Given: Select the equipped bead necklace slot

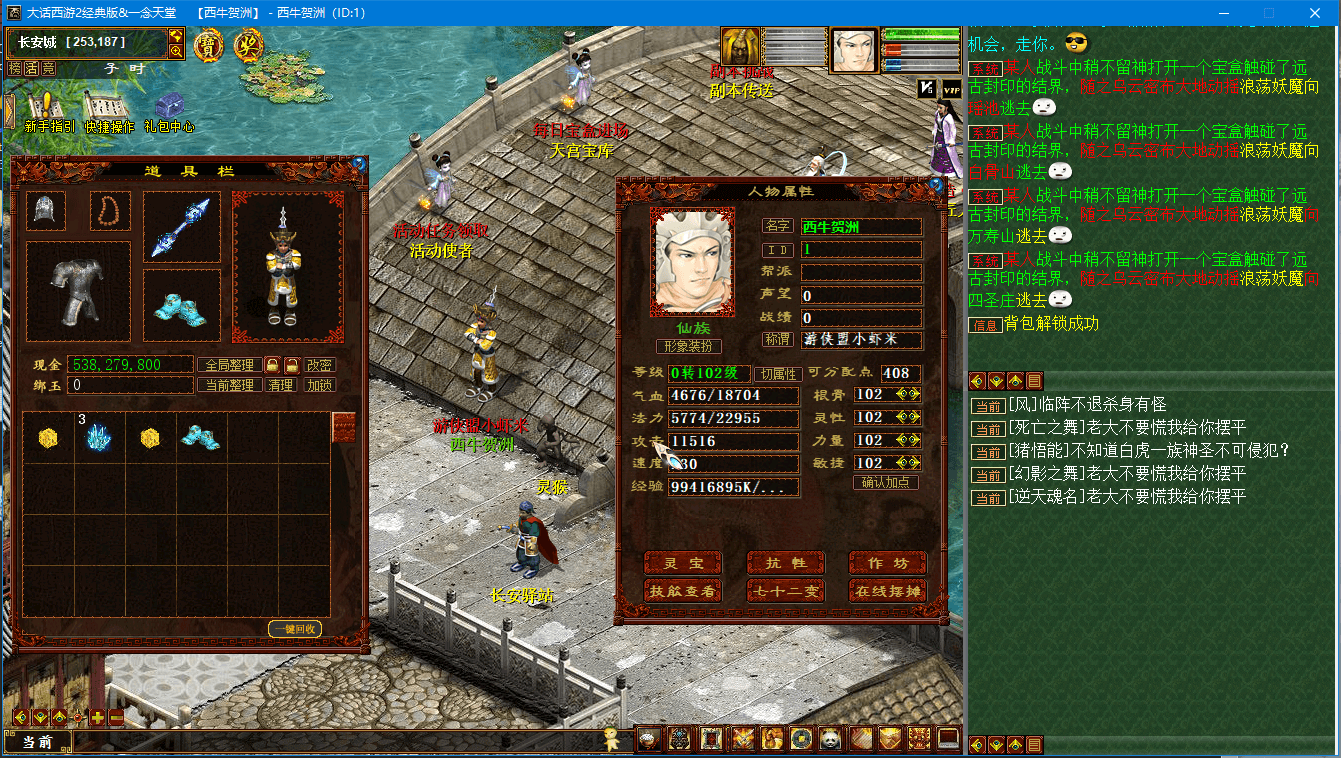Looking at the screenshot, I should (110, 211).
